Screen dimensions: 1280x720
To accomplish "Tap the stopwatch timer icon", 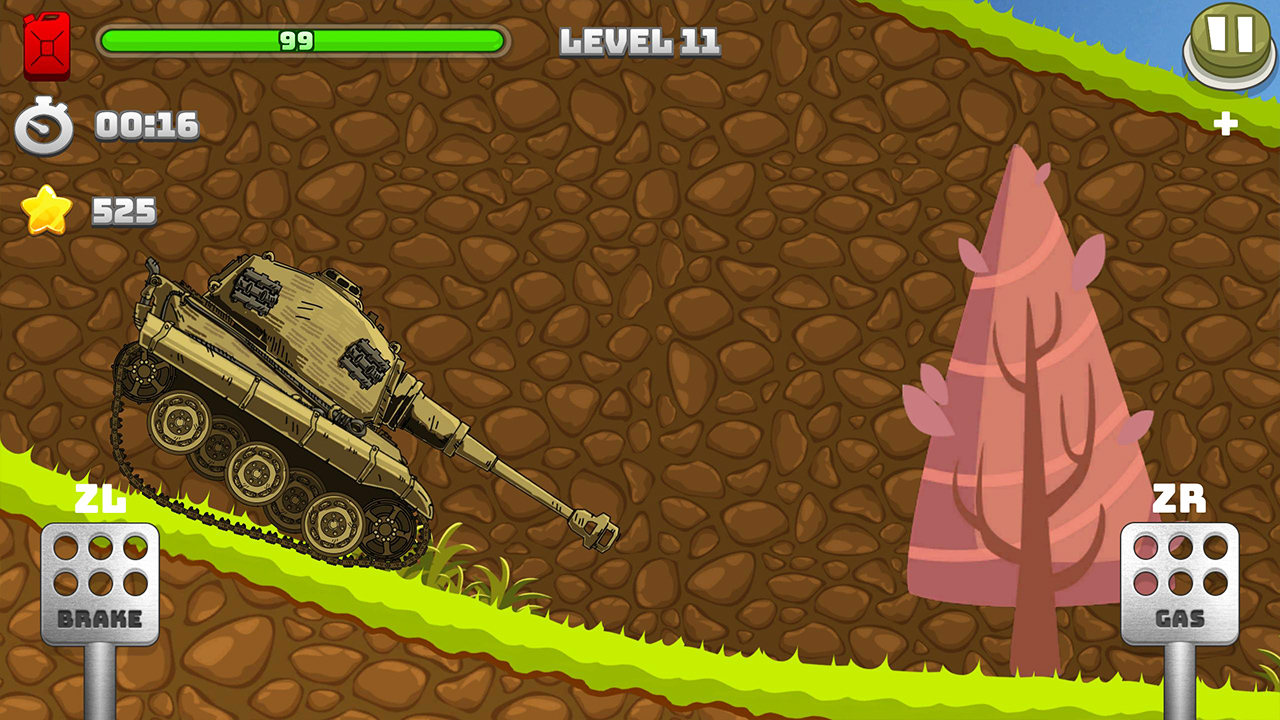I will point(42,127).
